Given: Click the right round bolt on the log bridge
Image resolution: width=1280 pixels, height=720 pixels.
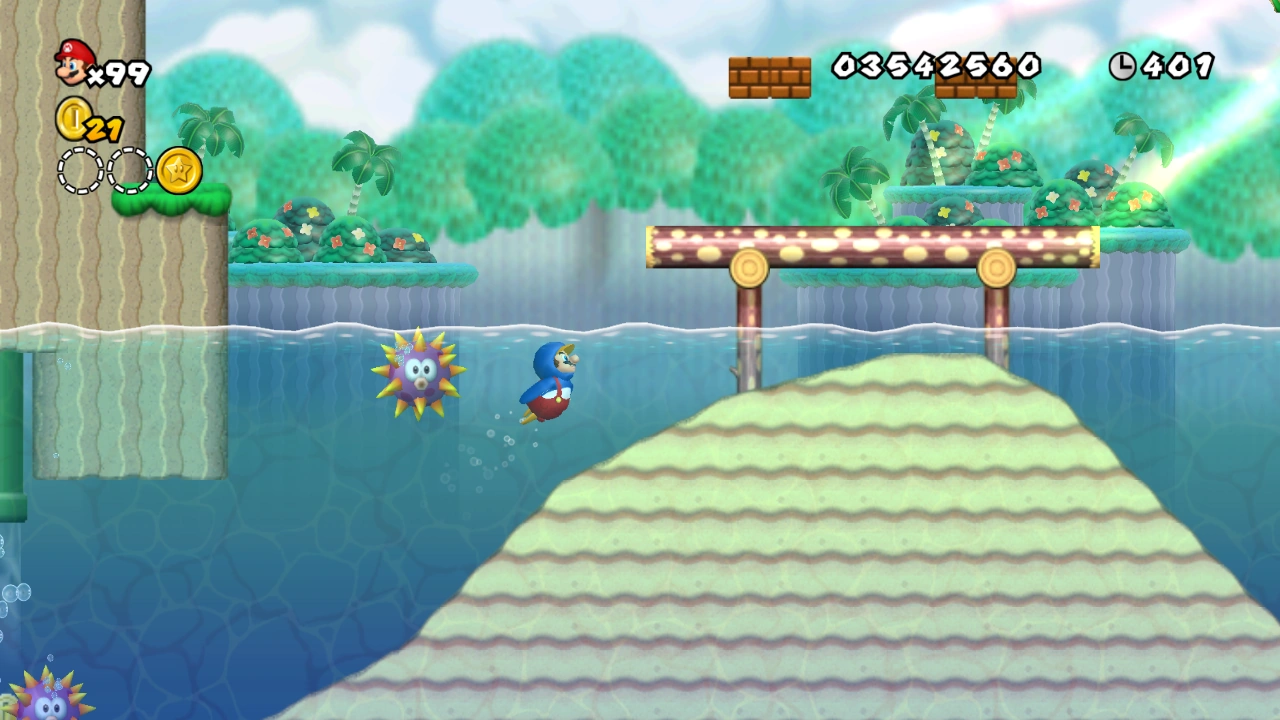Looking at the screenshot, I should pyautogui.click(x=995, y=266).
